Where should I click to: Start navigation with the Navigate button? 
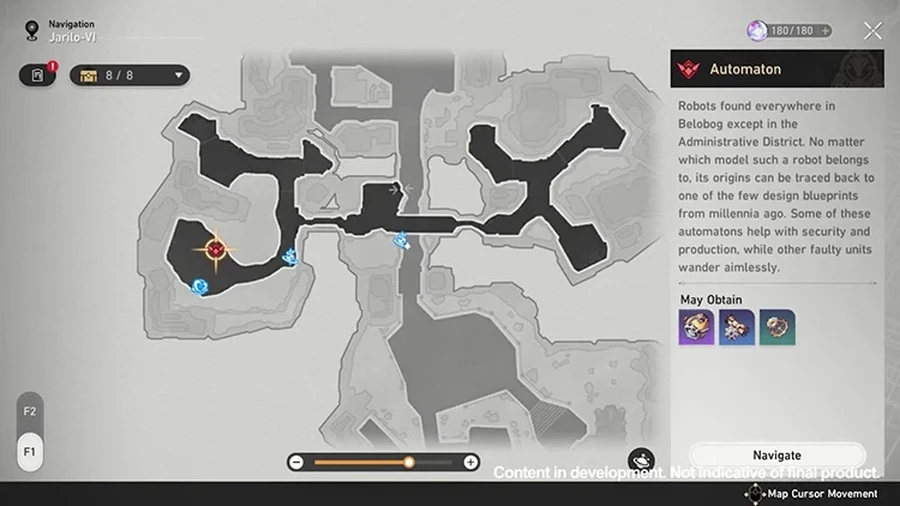click(777, 455)
